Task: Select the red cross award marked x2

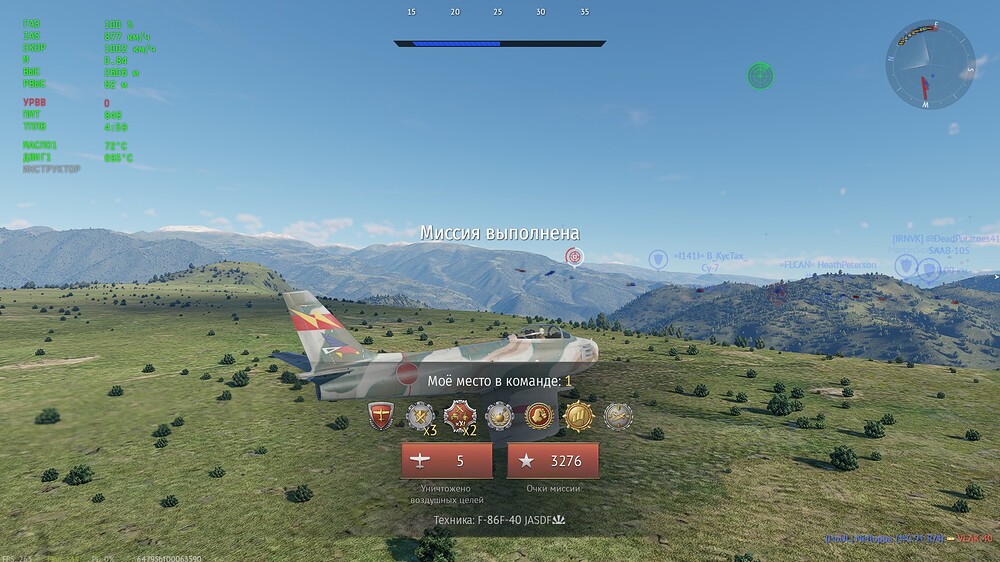Action: point(460,415)
